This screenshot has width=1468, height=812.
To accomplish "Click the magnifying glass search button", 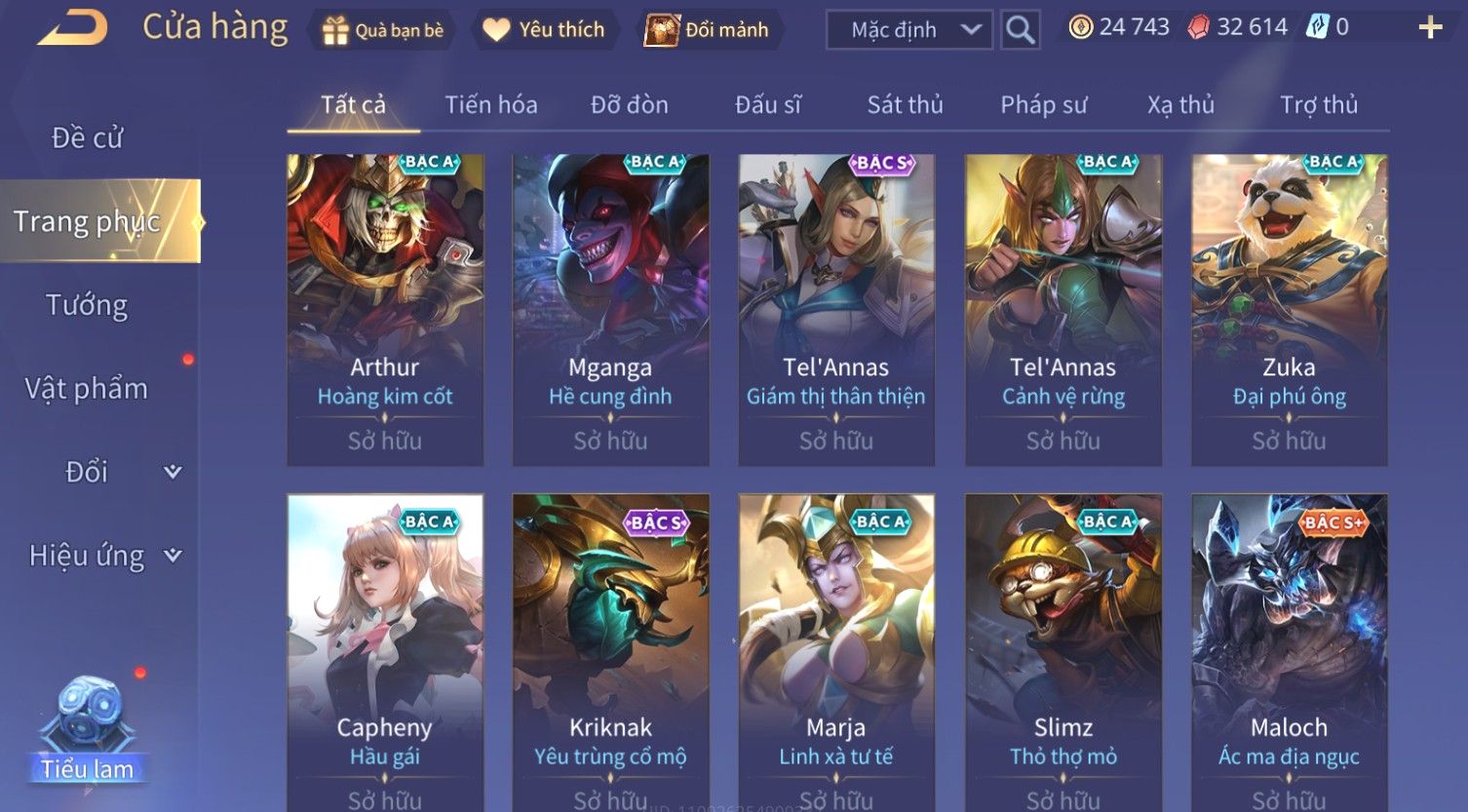I will point(1020,30).
